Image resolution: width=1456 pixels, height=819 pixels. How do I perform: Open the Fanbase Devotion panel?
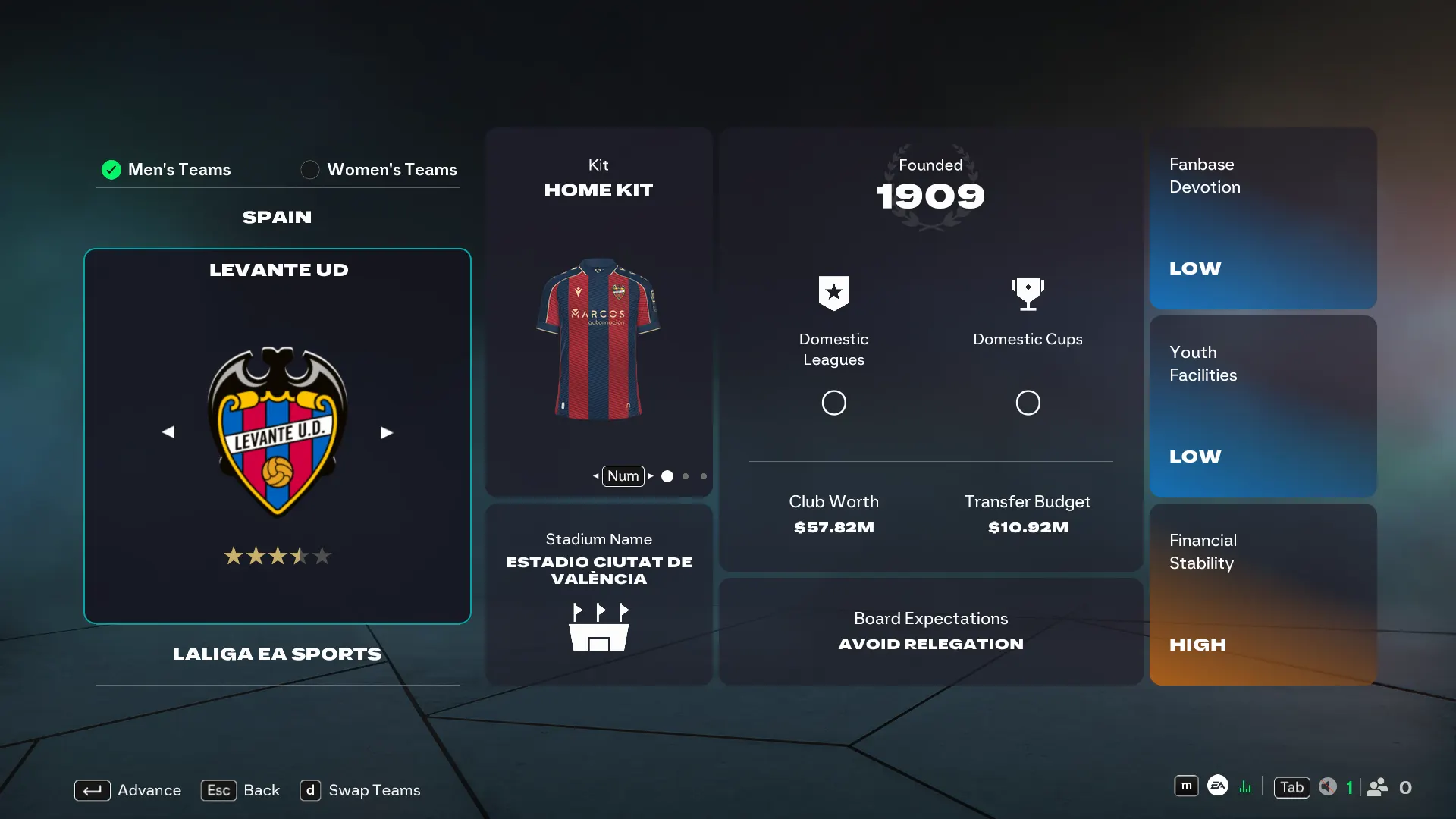pos(1263,218)
